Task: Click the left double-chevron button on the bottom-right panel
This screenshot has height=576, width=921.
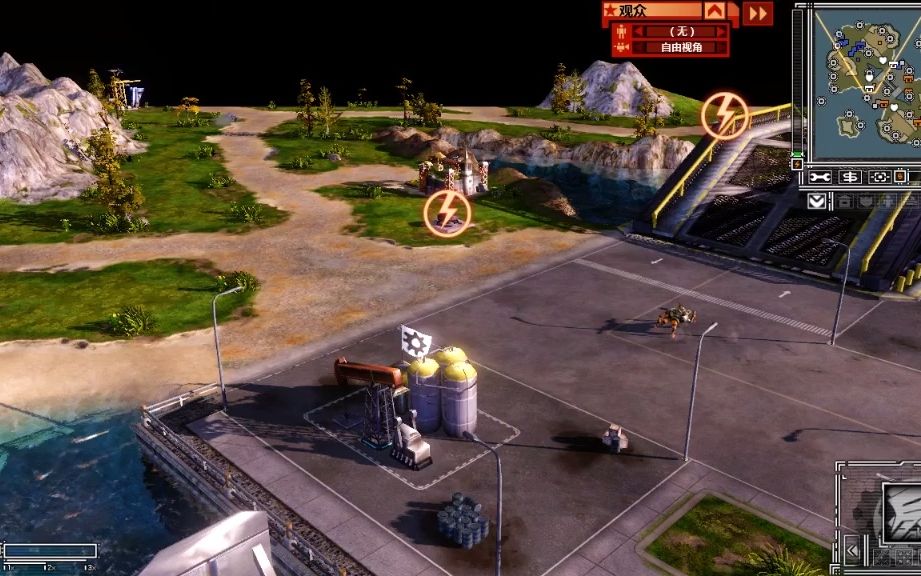Action: pyautogui.click(x=852, y=549)
